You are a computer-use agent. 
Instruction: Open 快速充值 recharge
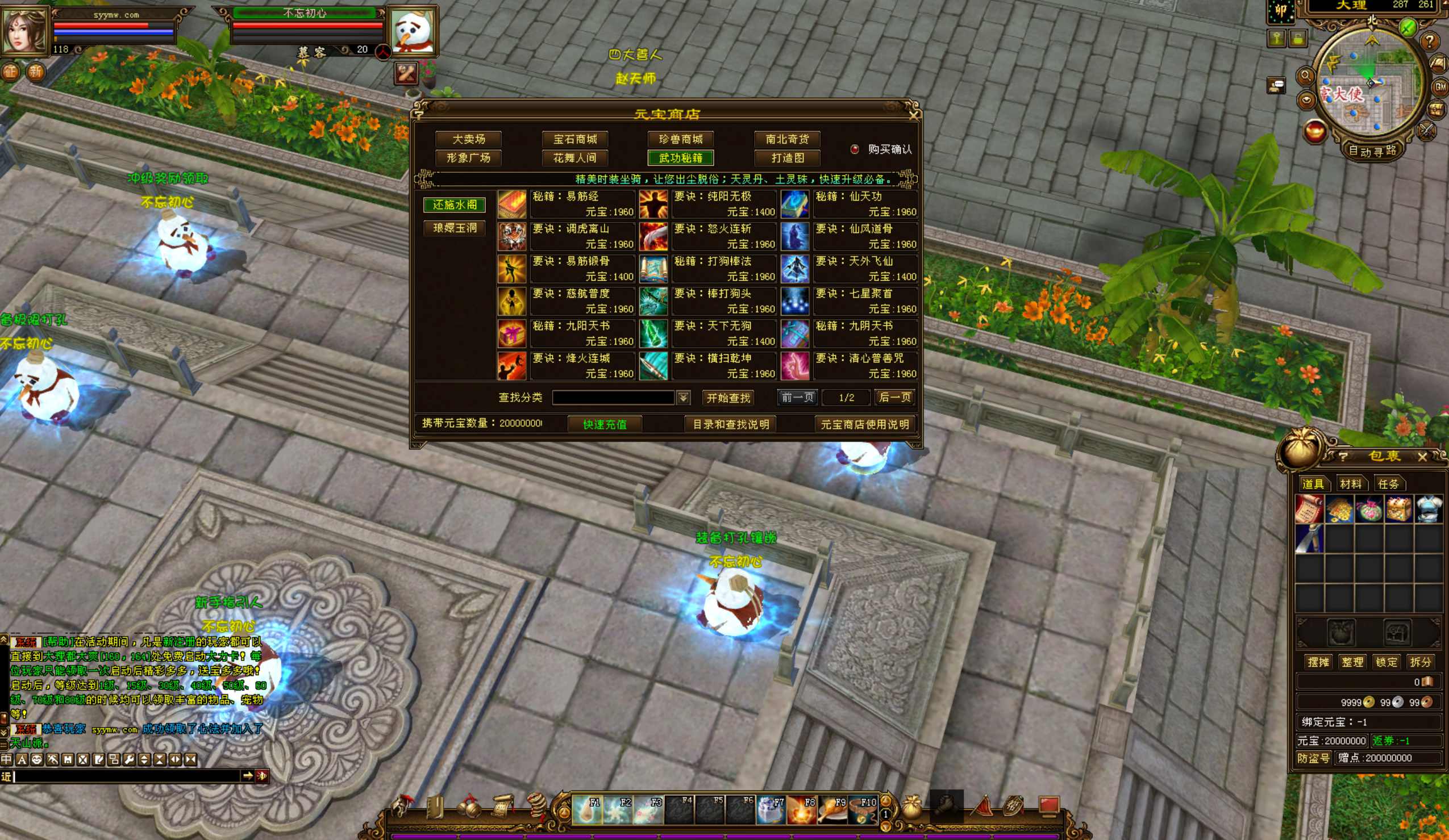pyautogui.click(x=605, y=424)
